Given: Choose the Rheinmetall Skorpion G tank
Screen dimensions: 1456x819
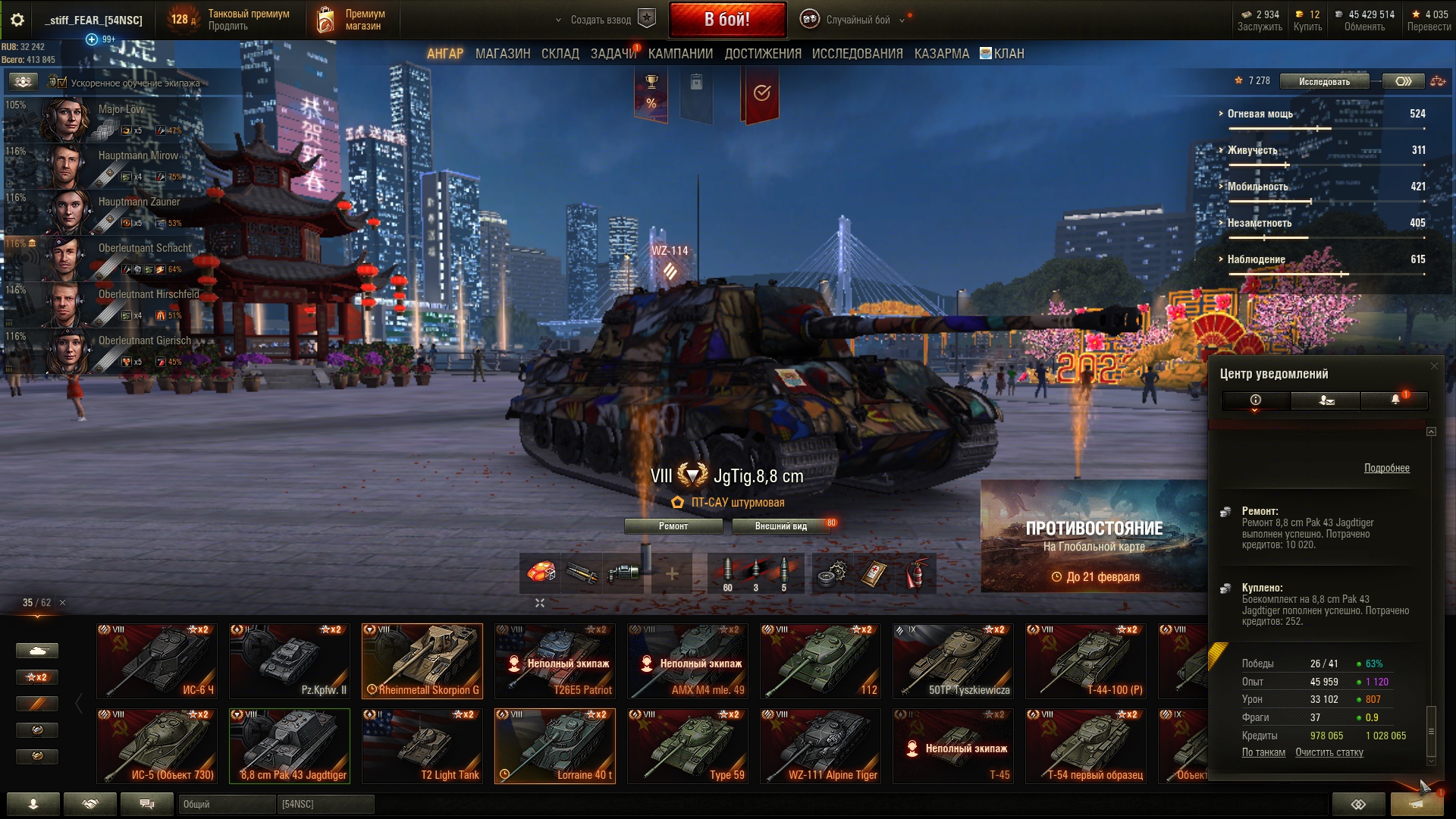Looking at the screenshot, I should click(x=422, y=661).
